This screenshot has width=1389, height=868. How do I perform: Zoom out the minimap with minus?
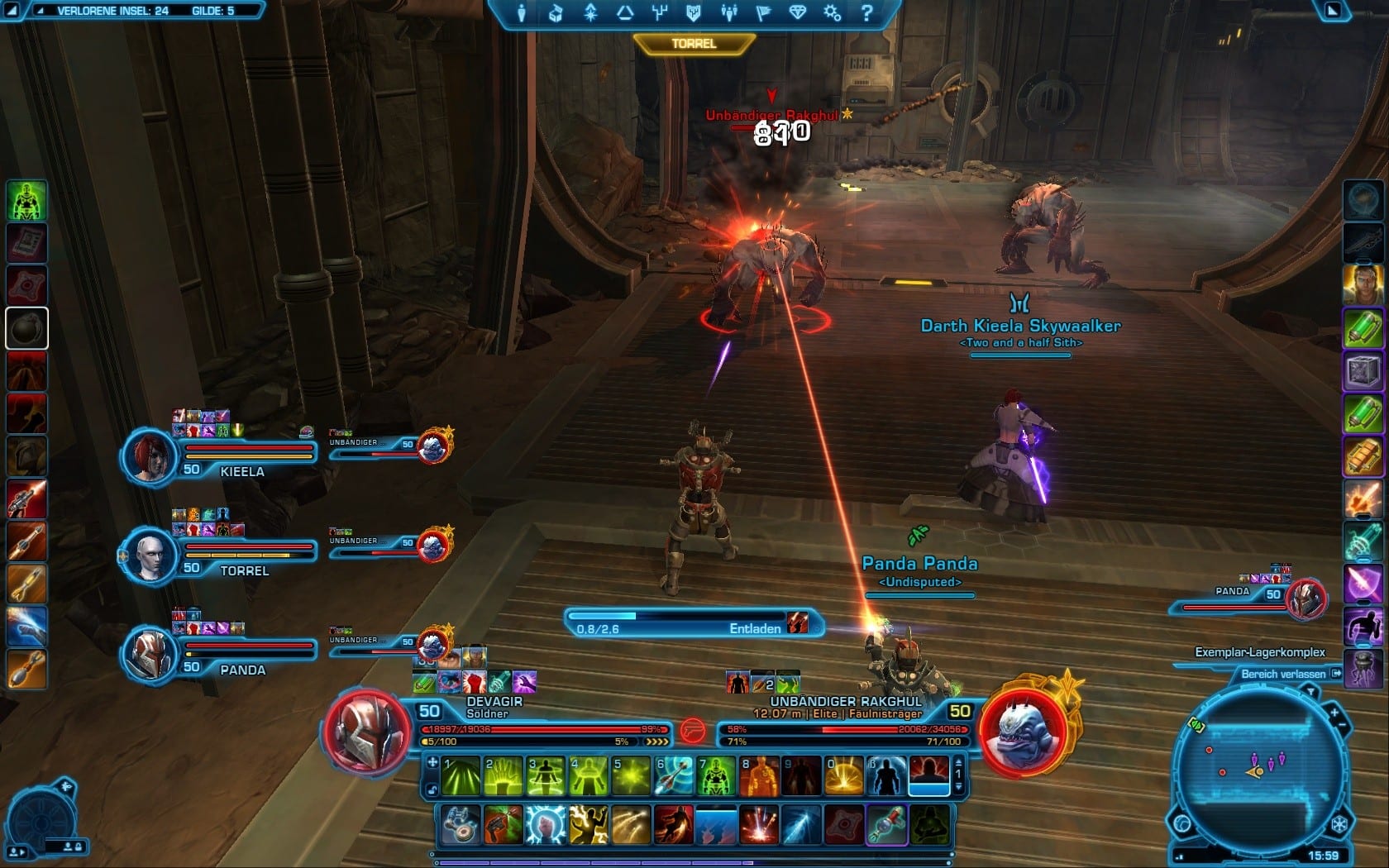tap(1342, 725)
